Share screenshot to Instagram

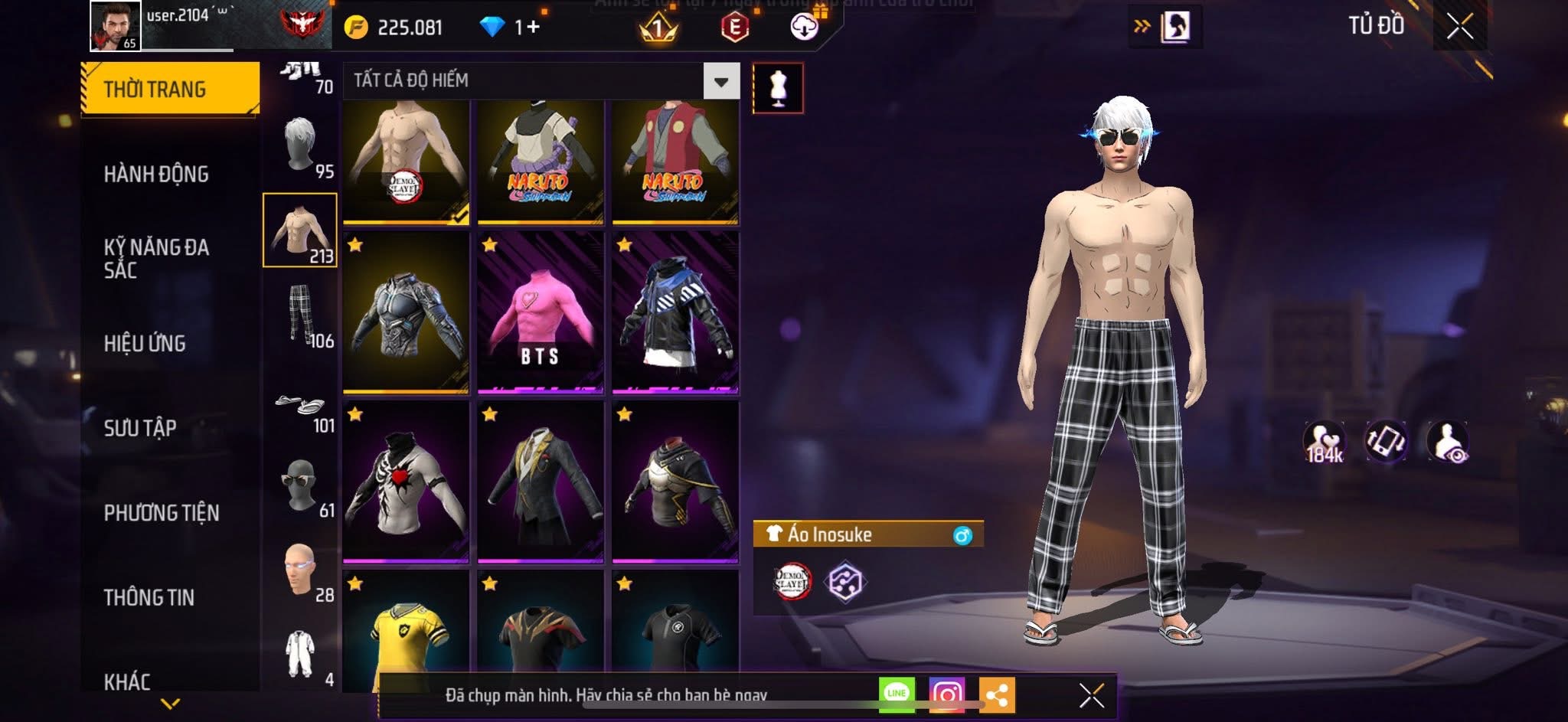(947, 694)
